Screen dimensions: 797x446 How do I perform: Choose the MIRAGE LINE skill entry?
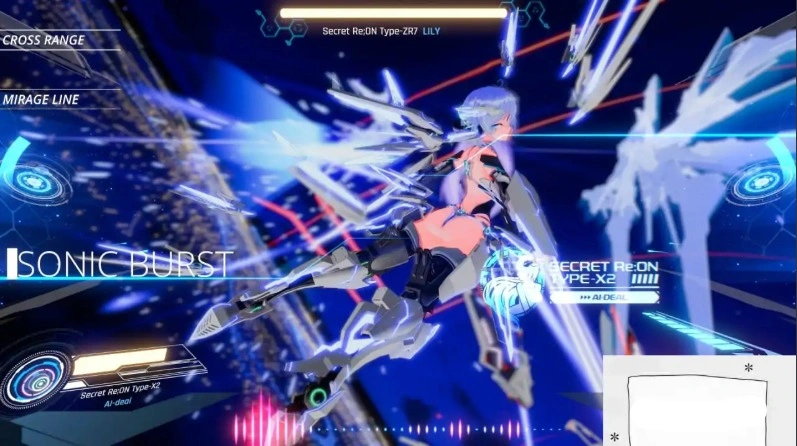click(x=41, y=100)
